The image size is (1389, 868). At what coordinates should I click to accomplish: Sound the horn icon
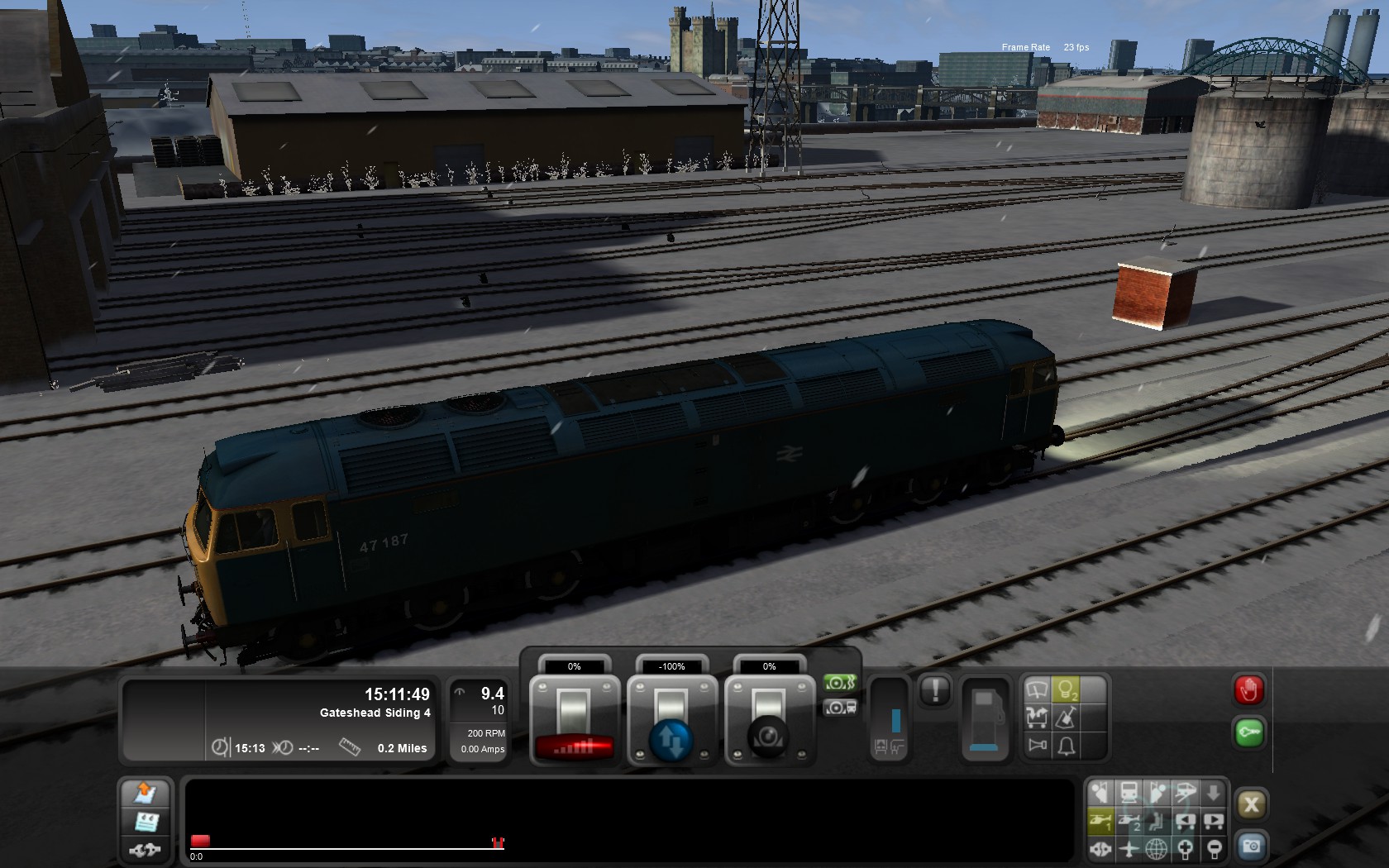(x=1037, y=746)
